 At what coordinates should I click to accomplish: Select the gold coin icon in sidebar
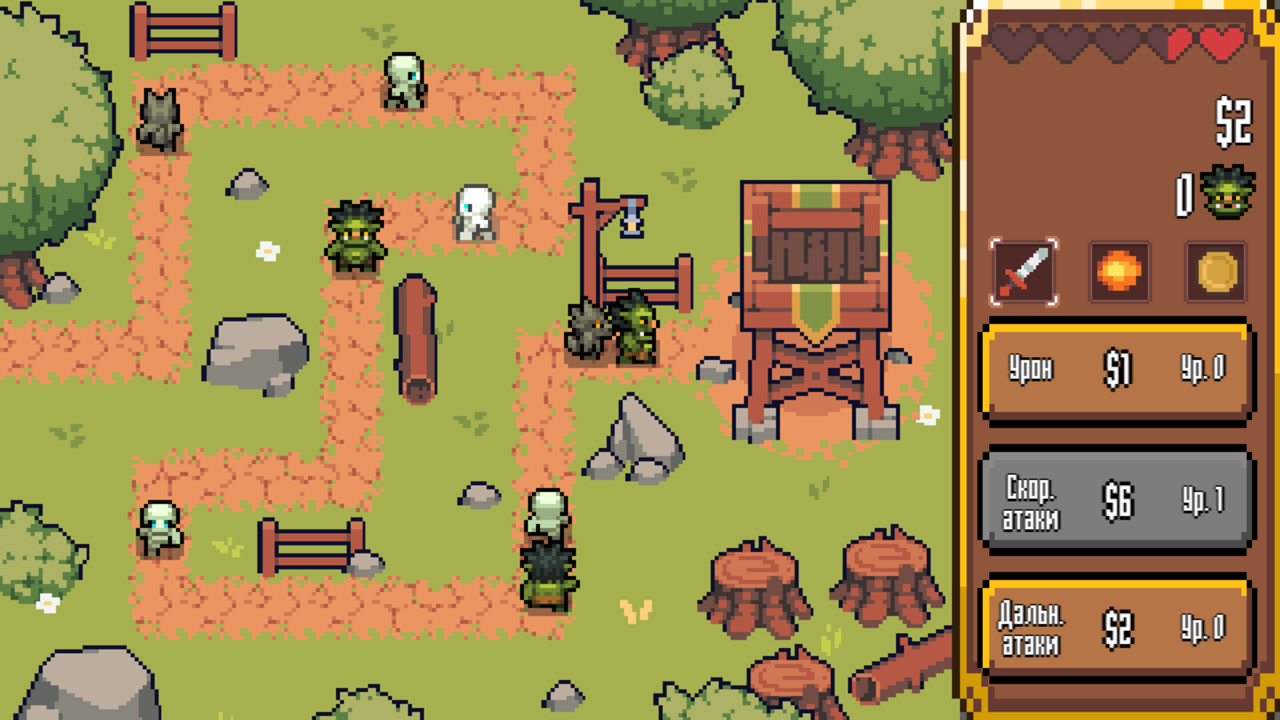1214,272
